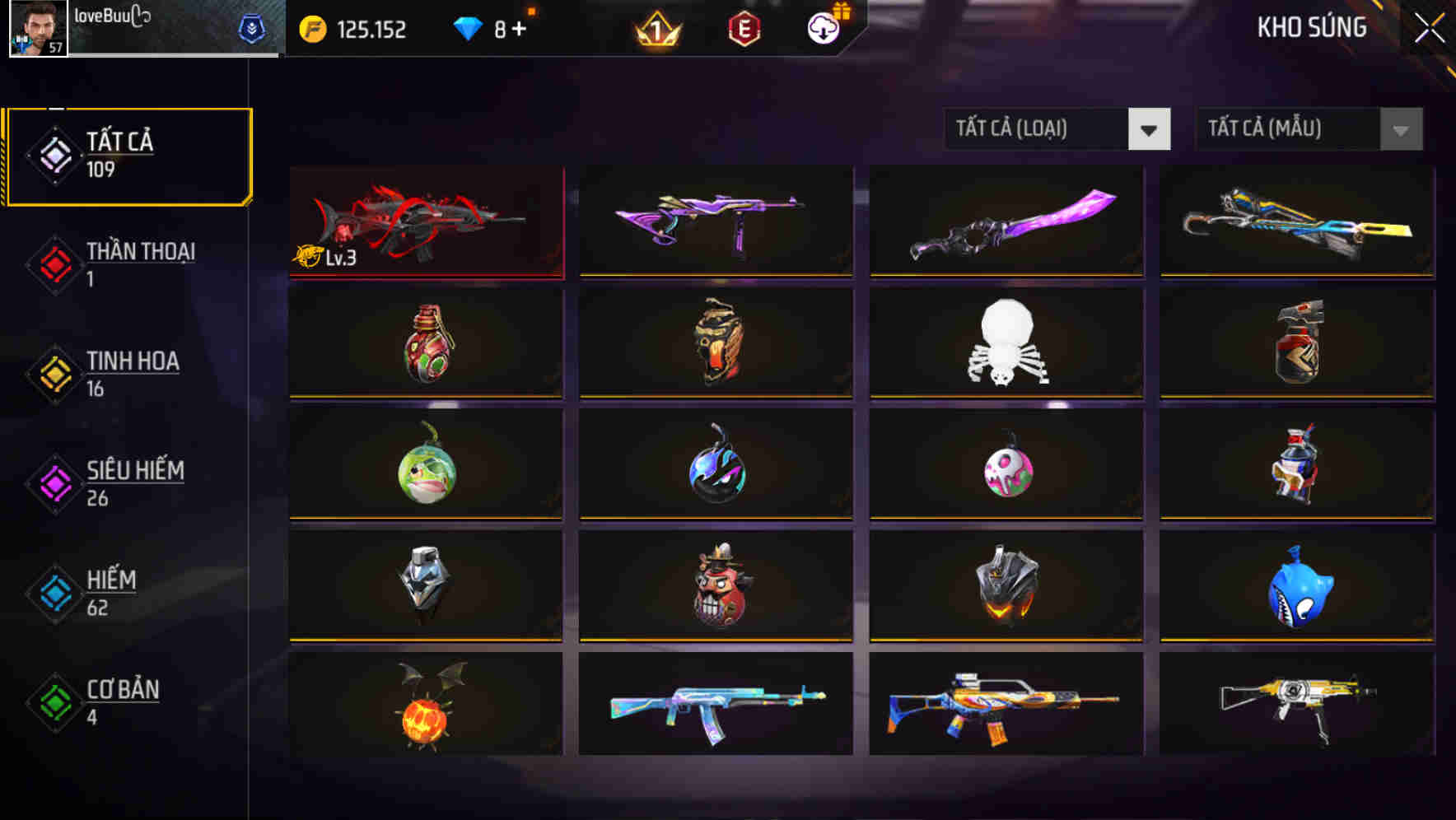Switch to the TINH HOA category
The height and width of the screenshot is (820, 1456).
(132, 375)
